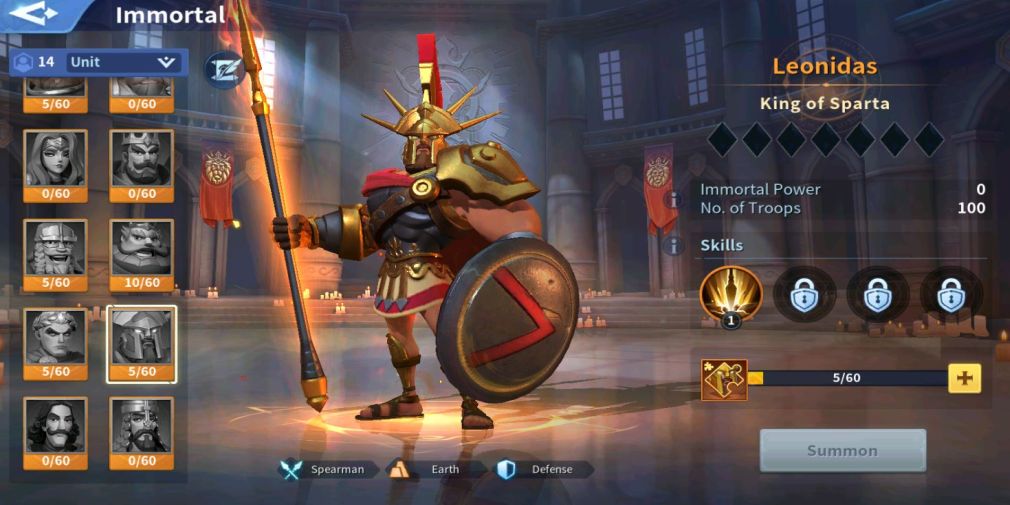Open the Unit filter dropdown
This screenshot has width=1010, height=505.
coord(122,62)
